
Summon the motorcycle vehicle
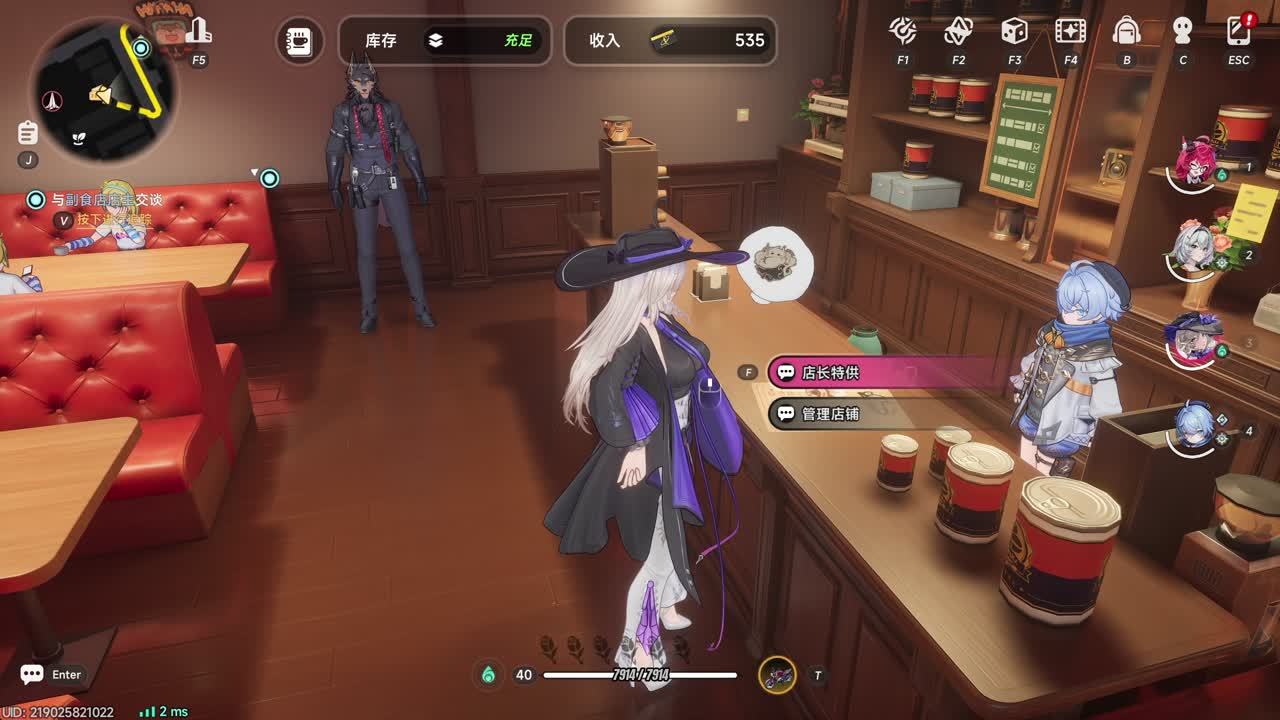coord(777,675)
